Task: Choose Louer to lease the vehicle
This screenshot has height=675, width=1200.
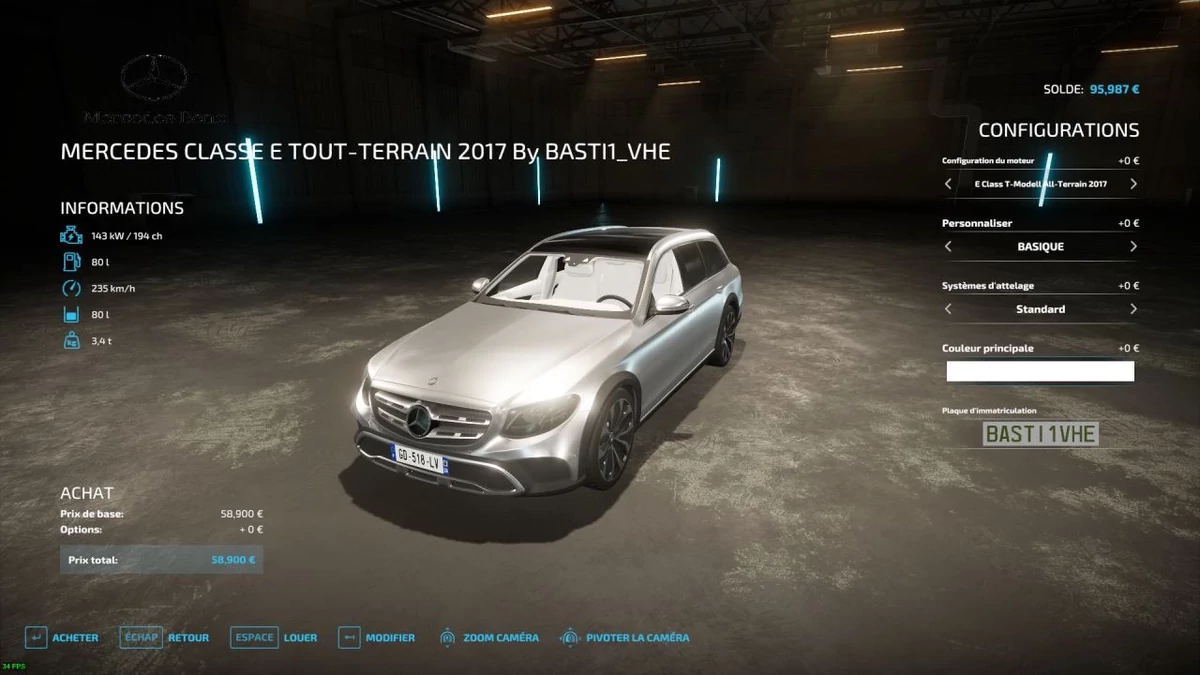Action: 274,638
